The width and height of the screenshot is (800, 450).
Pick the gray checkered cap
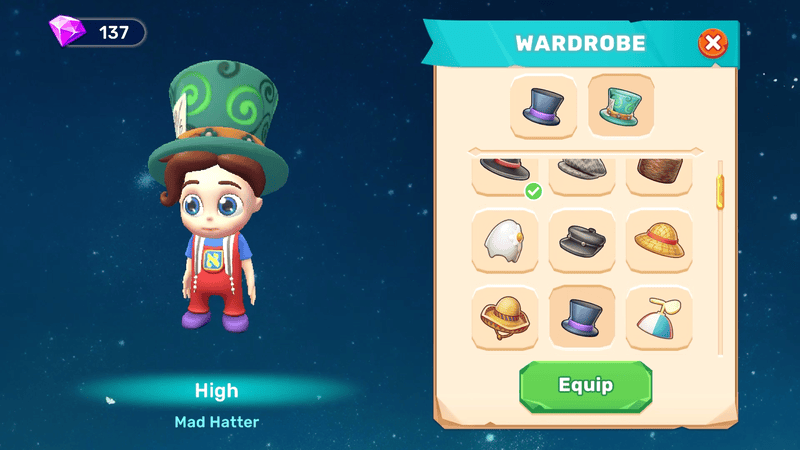[x=582, y=173]
